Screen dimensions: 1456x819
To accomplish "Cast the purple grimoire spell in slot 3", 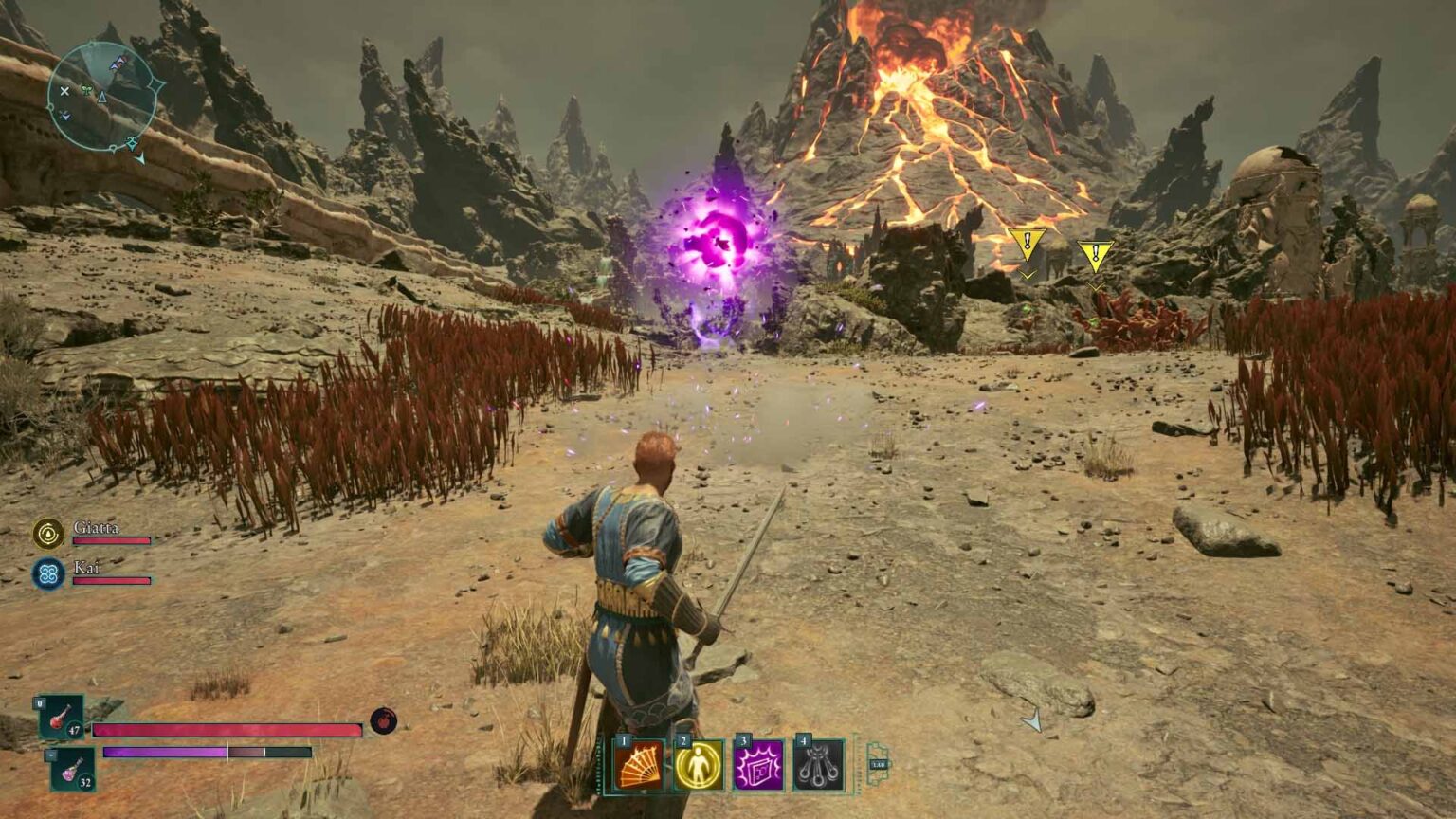I will tap(759, 766).
